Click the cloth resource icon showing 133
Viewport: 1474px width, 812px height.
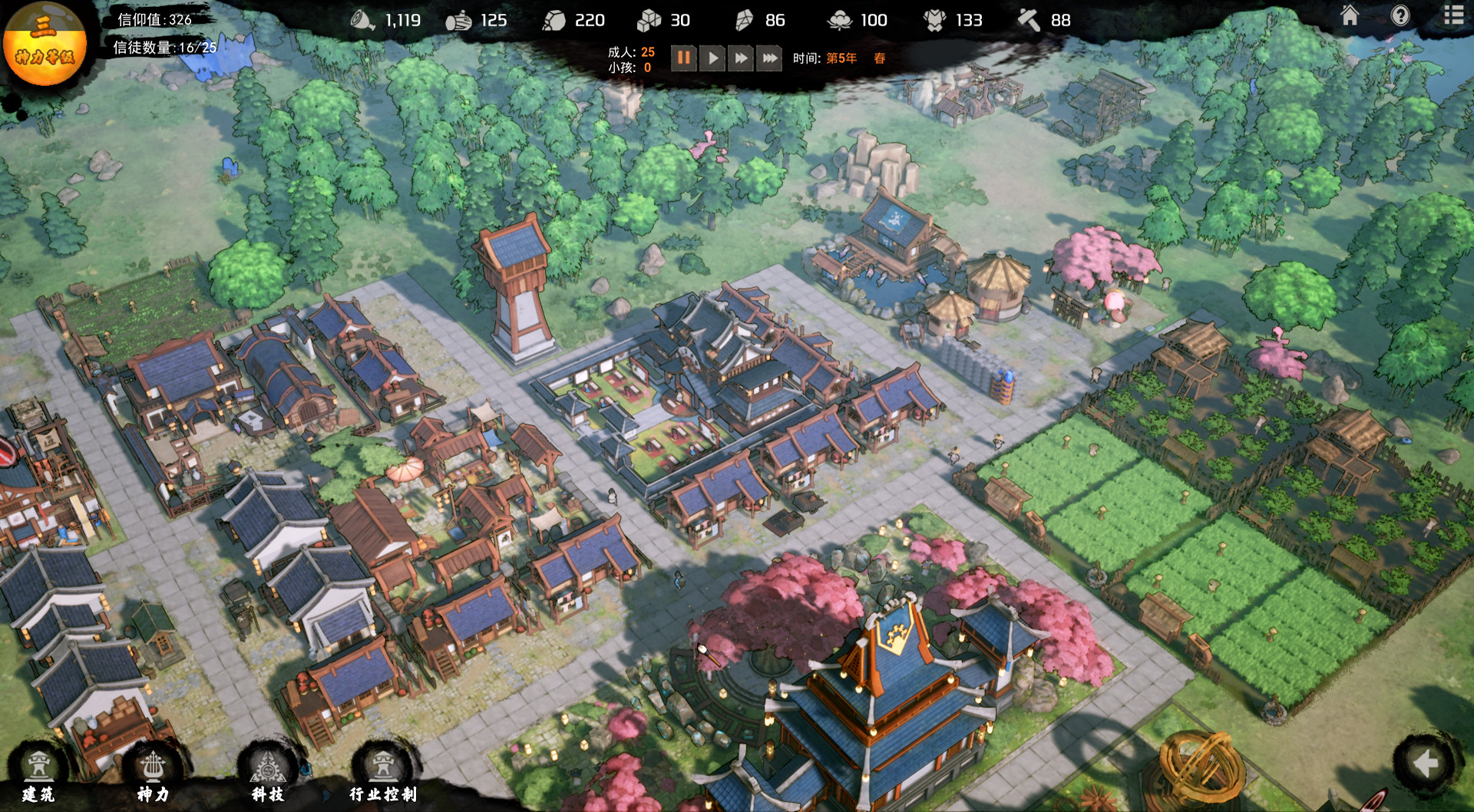pyautogui.click(x=936, y=20)
